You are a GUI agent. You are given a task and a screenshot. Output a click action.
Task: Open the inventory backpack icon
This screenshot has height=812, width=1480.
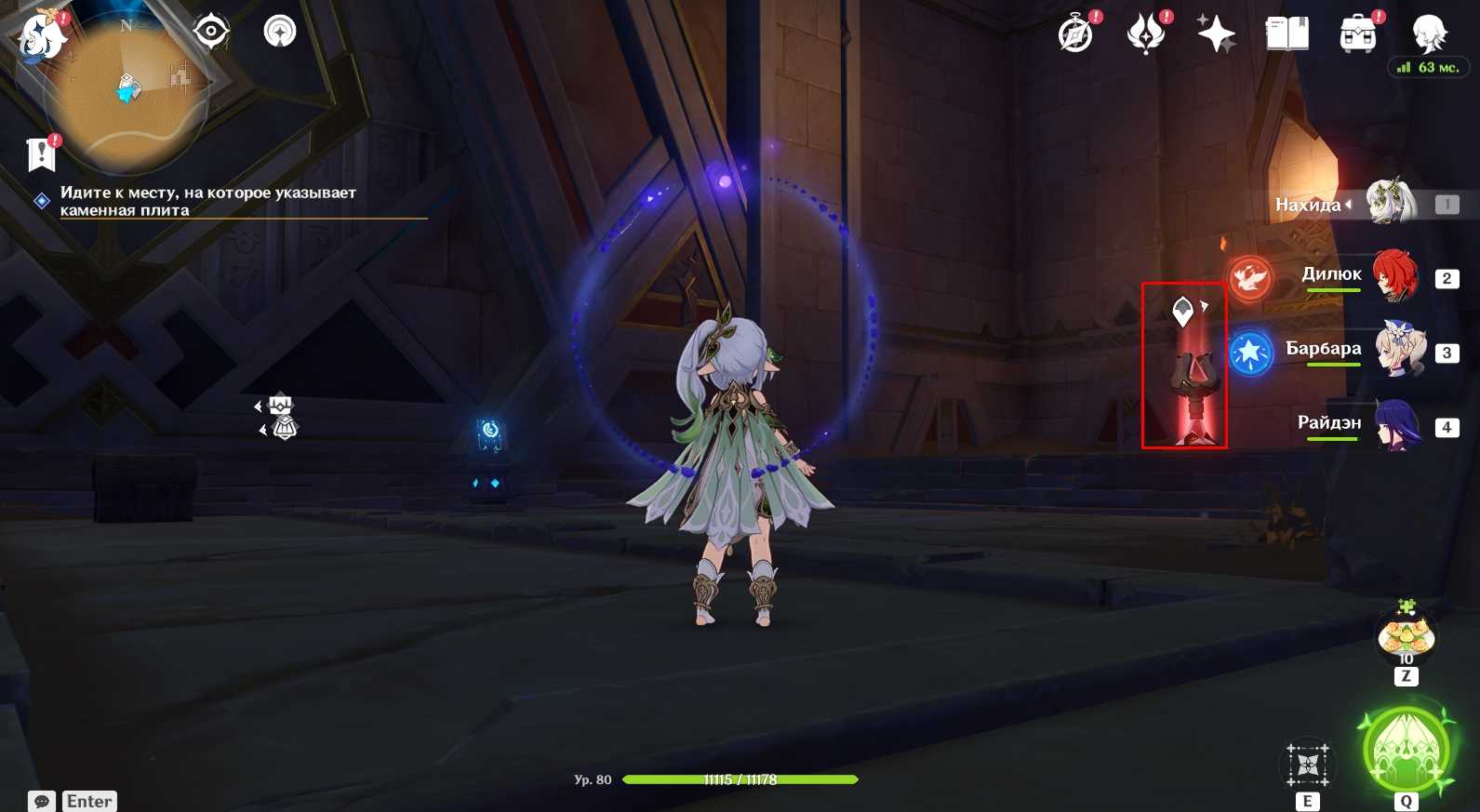tap(1357, 35)
